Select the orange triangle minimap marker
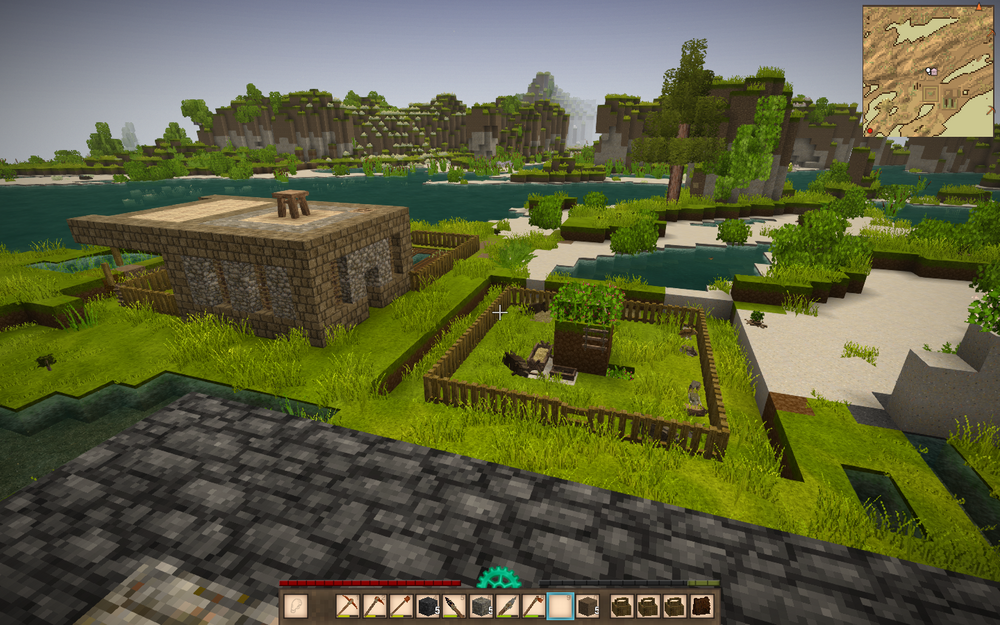Image resolution: width=1000 pixels, height=625 pixels. pyautogui.click(x=978, y=8)
